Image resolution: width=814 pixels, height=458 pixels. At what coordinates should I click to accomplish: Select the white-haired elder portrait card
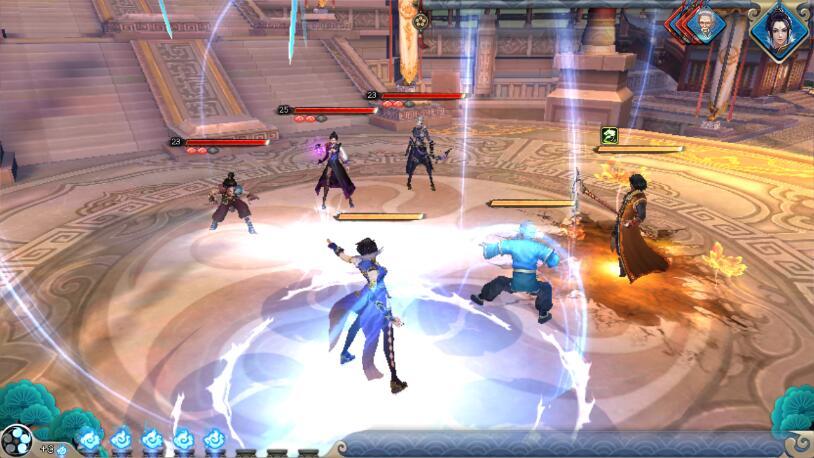click(706, 27)
